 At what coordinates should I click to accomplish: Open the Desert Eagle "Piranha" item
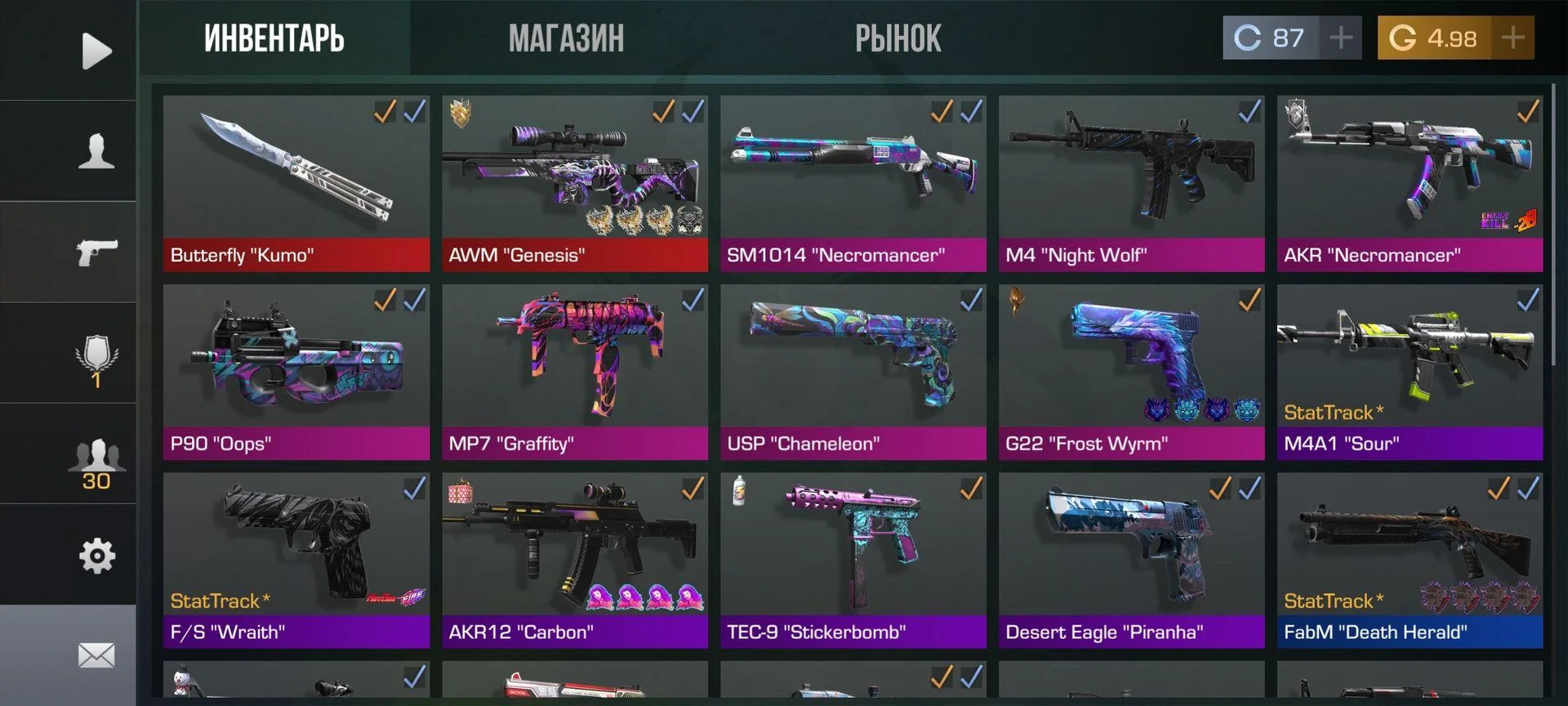pyautogui.click(x=1131, y=561)
